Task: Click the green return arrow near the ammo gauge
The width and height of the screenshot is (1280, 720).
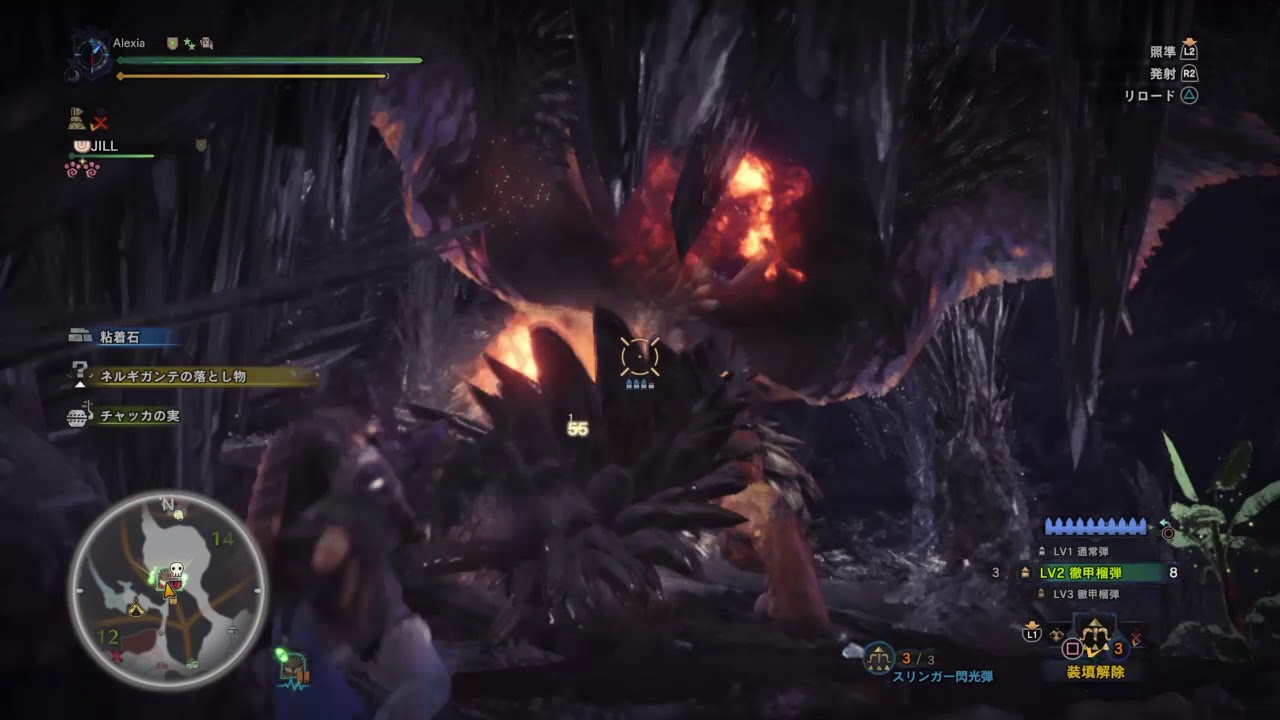Action: [x=1164, y=523]
